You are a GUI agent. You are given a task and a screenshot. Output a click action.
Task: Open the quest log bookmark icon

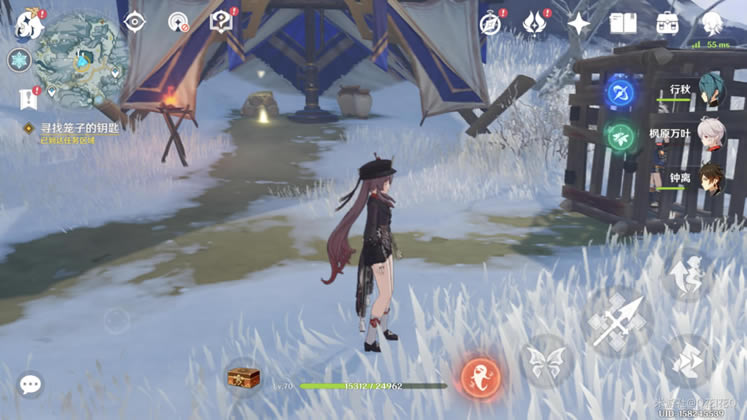pos(27,98)
